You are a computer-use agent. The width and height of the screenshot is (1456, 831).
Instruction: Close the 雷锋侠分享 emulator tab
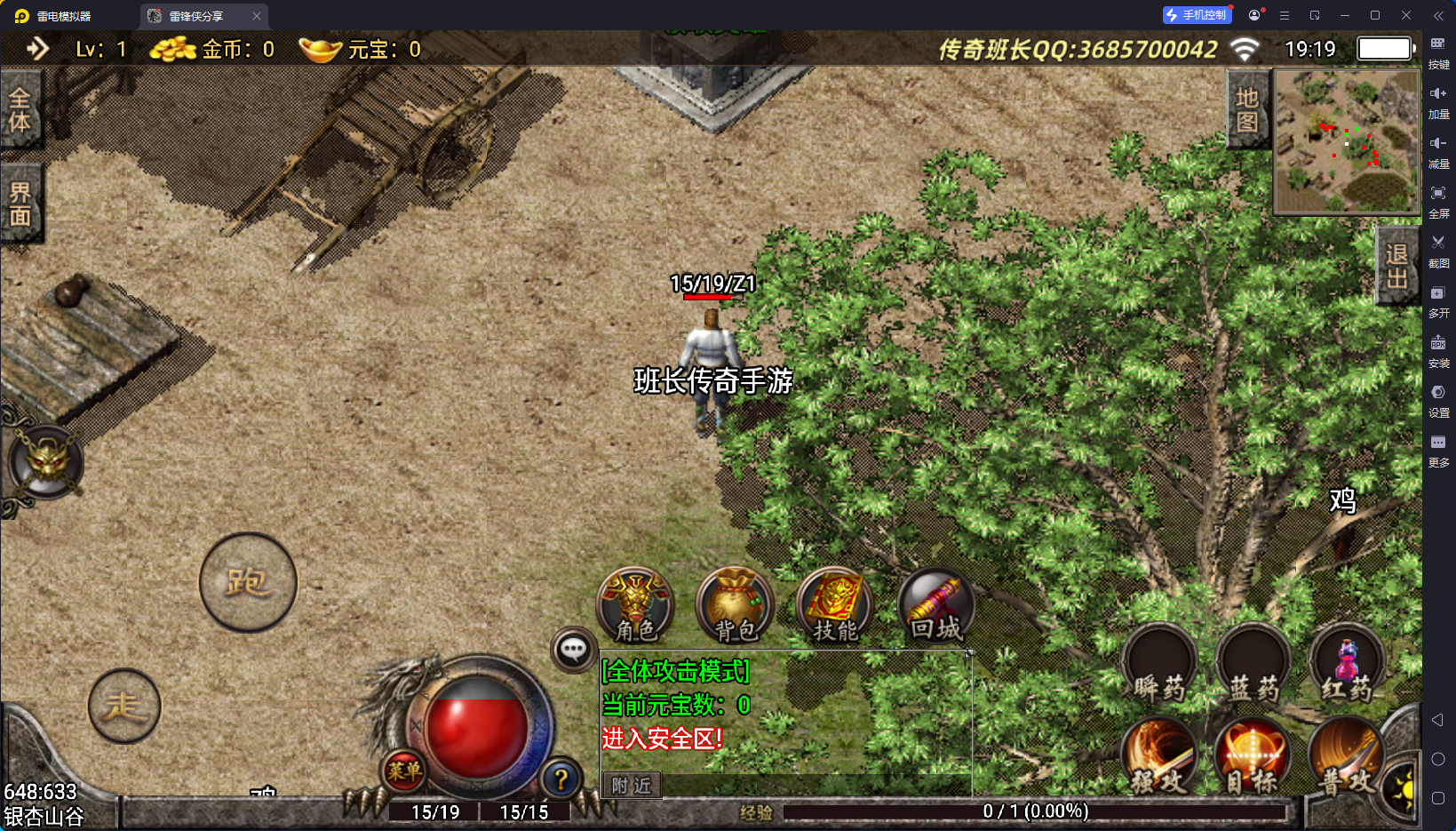(x=257, y=16)
